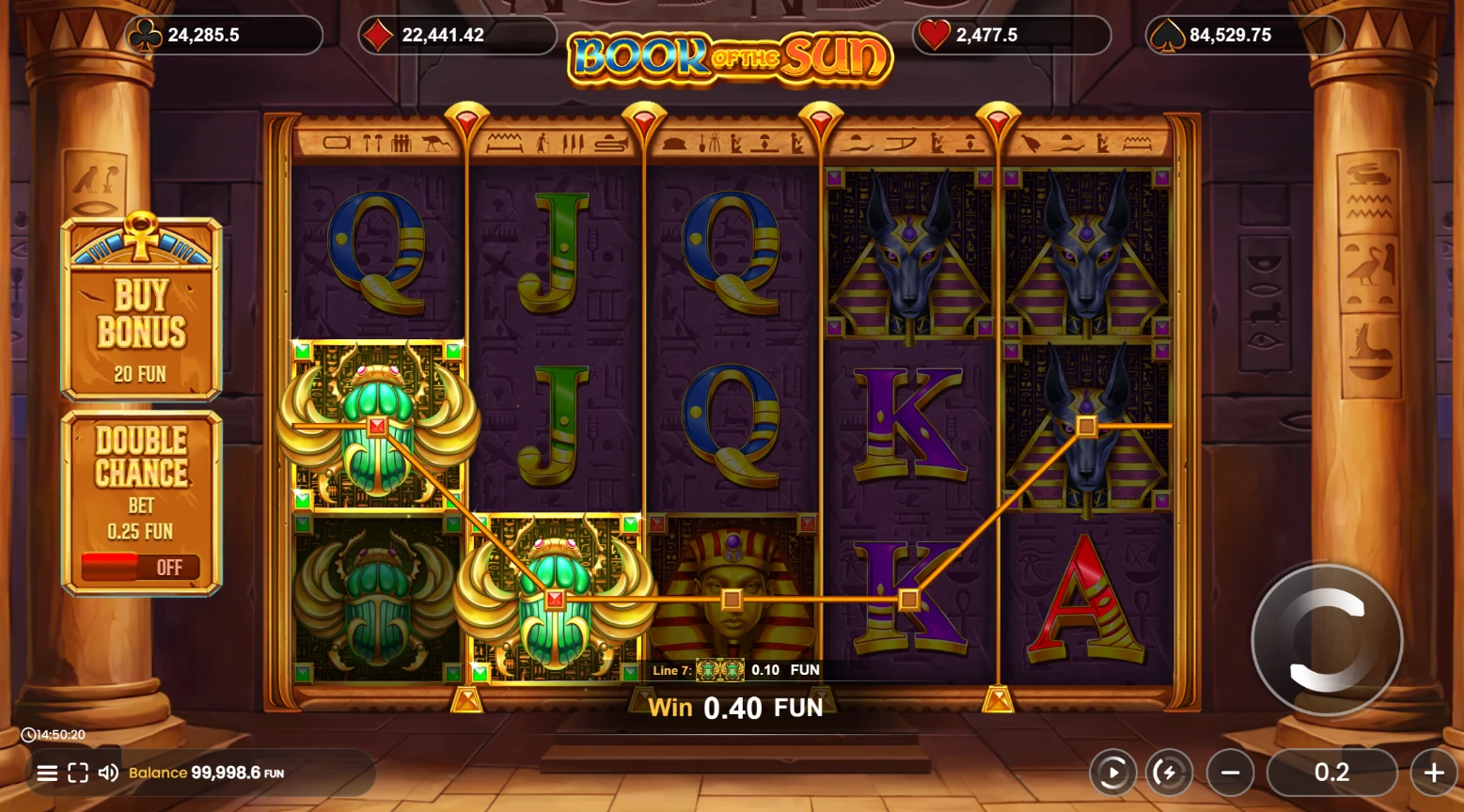Viewport: 1464px width, 812px height.
Task: Open the hamburger menu
Action: pyautogui.click(x=47, y=773)
